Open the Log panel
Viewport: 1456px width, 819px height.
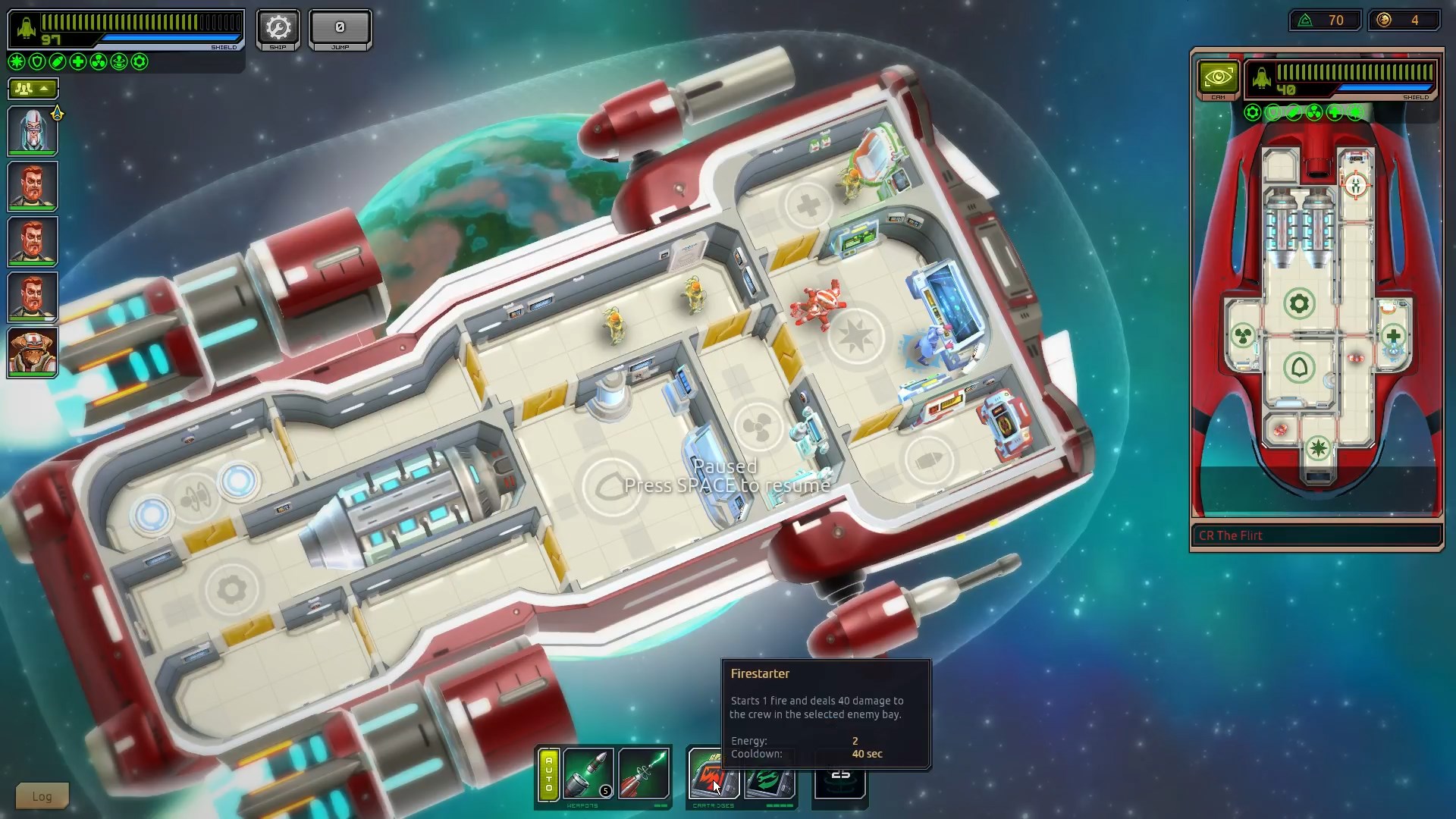[x=41, y=795]
